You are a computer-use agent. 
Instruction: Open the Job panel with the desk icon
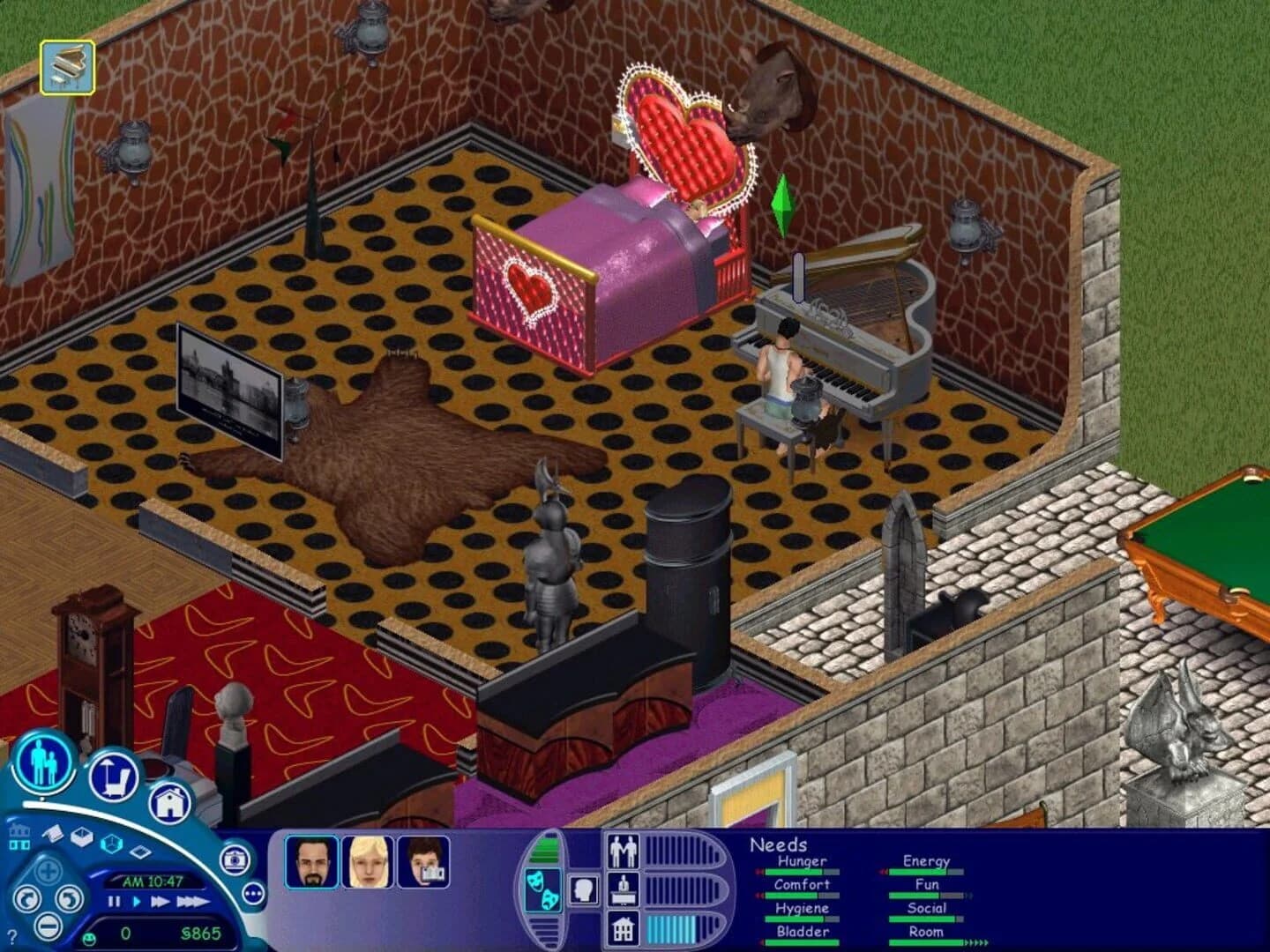click(x=624, y=891)
